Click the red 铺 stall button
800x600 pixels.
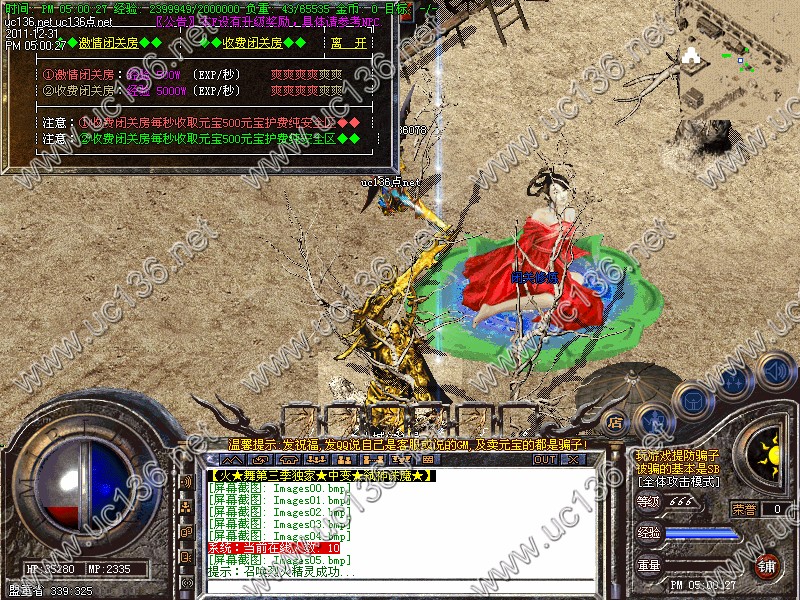point(767,565)
